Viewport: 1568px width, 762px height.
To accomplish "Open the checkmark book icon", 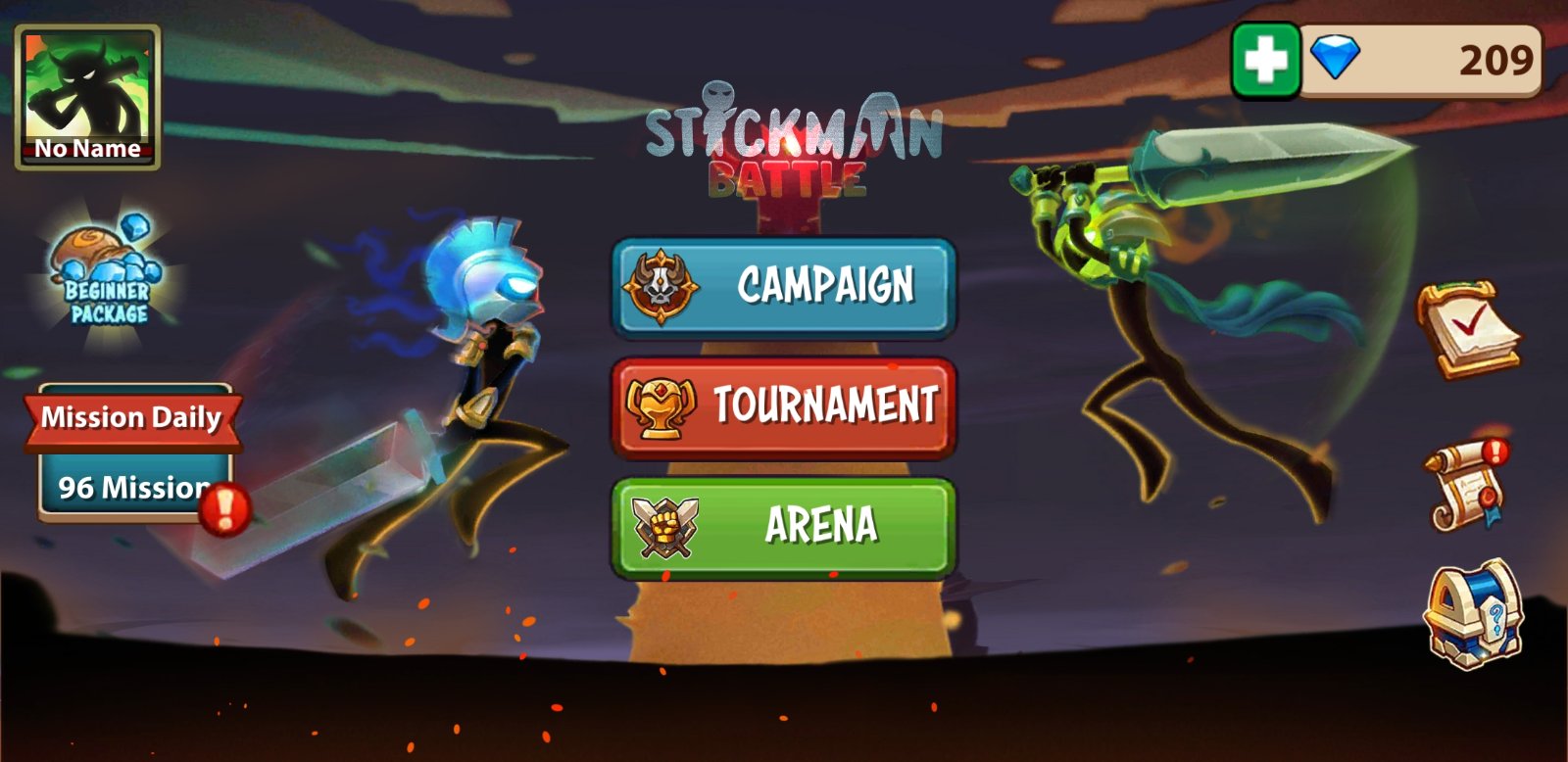I will tap(1467, 329).
